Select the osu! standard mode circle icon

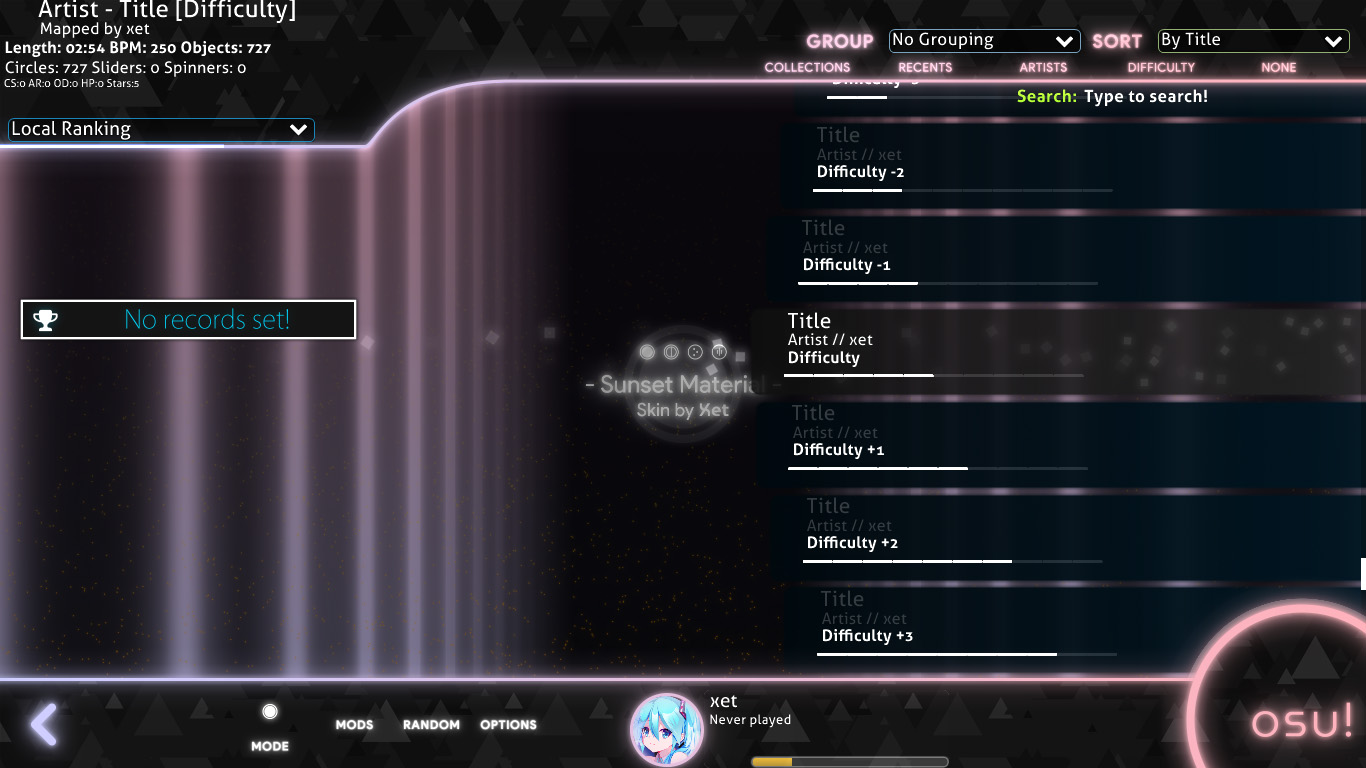646,352
